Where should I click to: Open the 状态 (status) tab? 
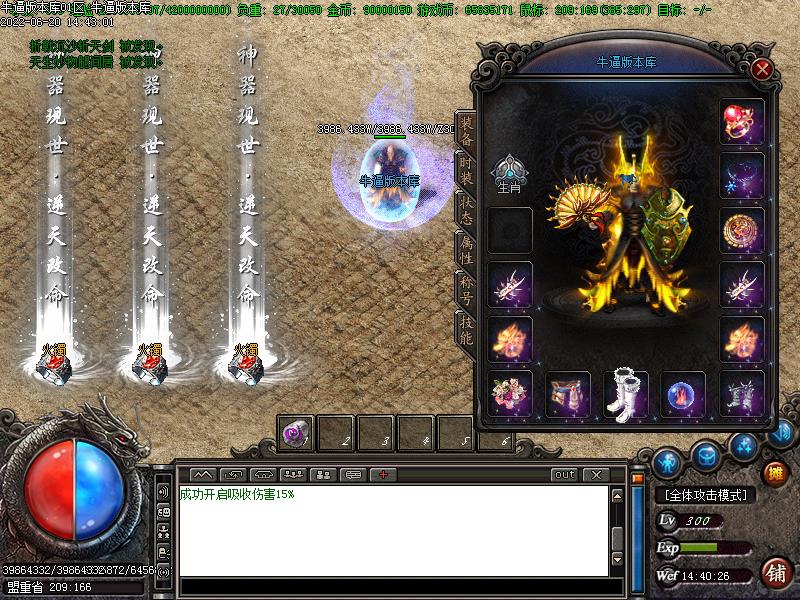point(466,209)
